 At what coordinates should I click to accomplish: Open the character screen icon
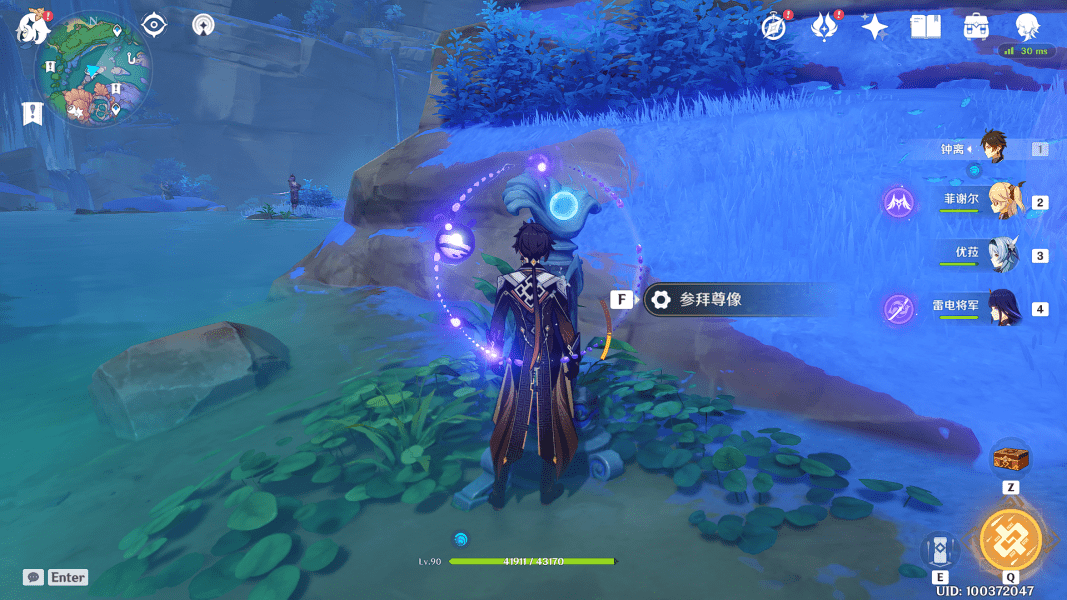(x=1027, y=27)
